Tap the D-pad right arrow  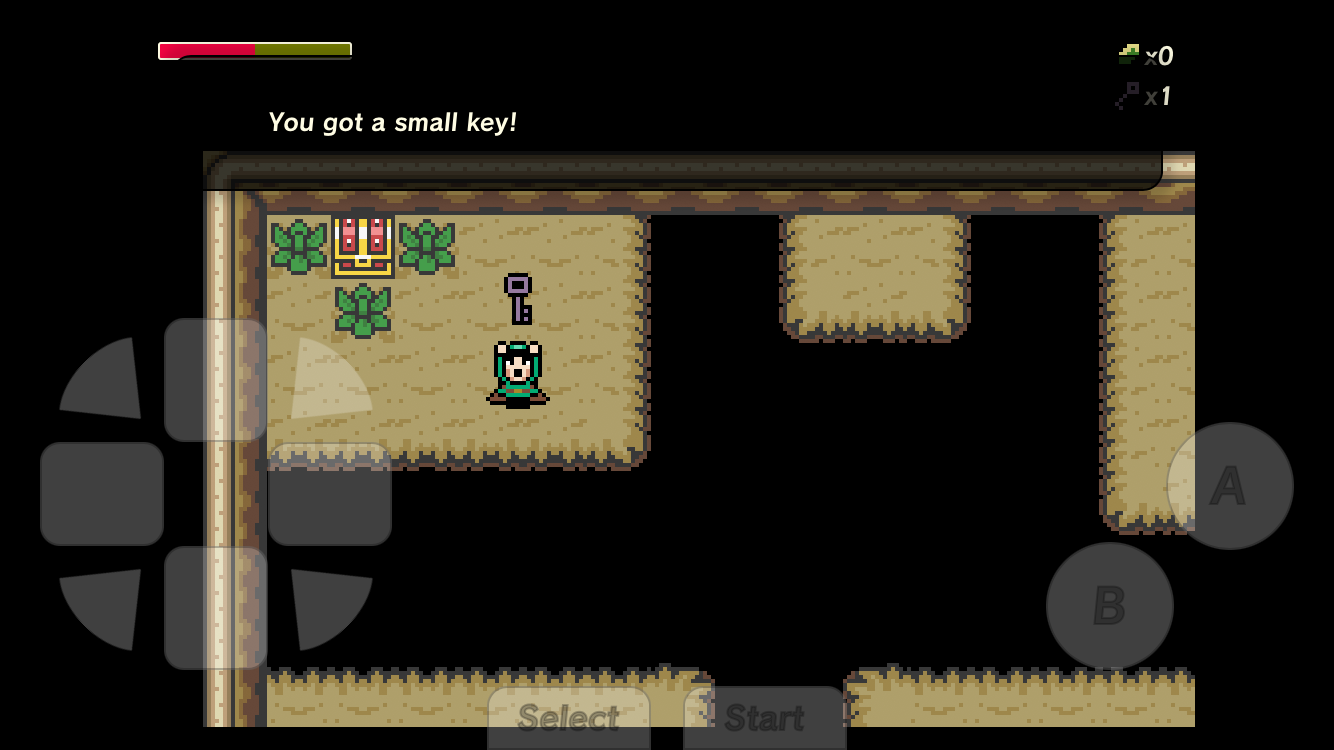click(329, 494)
